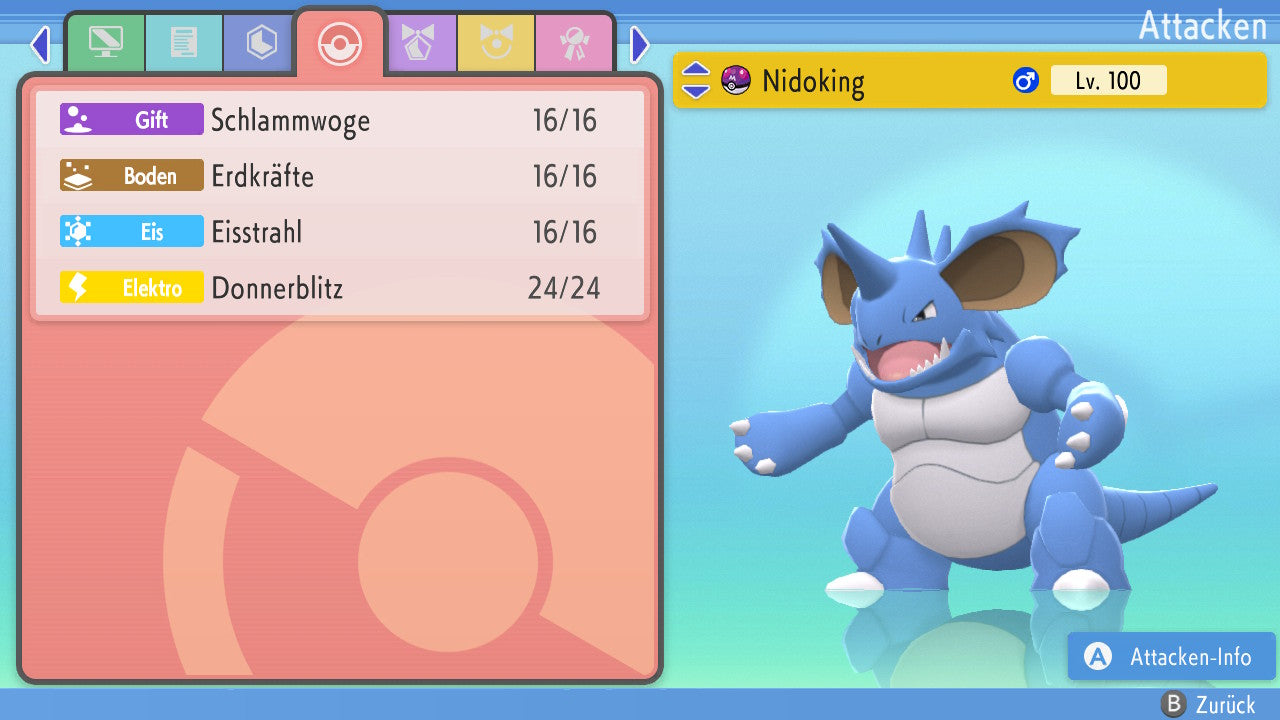Open the teal document notes tab
Viewport: 1280px width, 720px height.
click(183, 43)
